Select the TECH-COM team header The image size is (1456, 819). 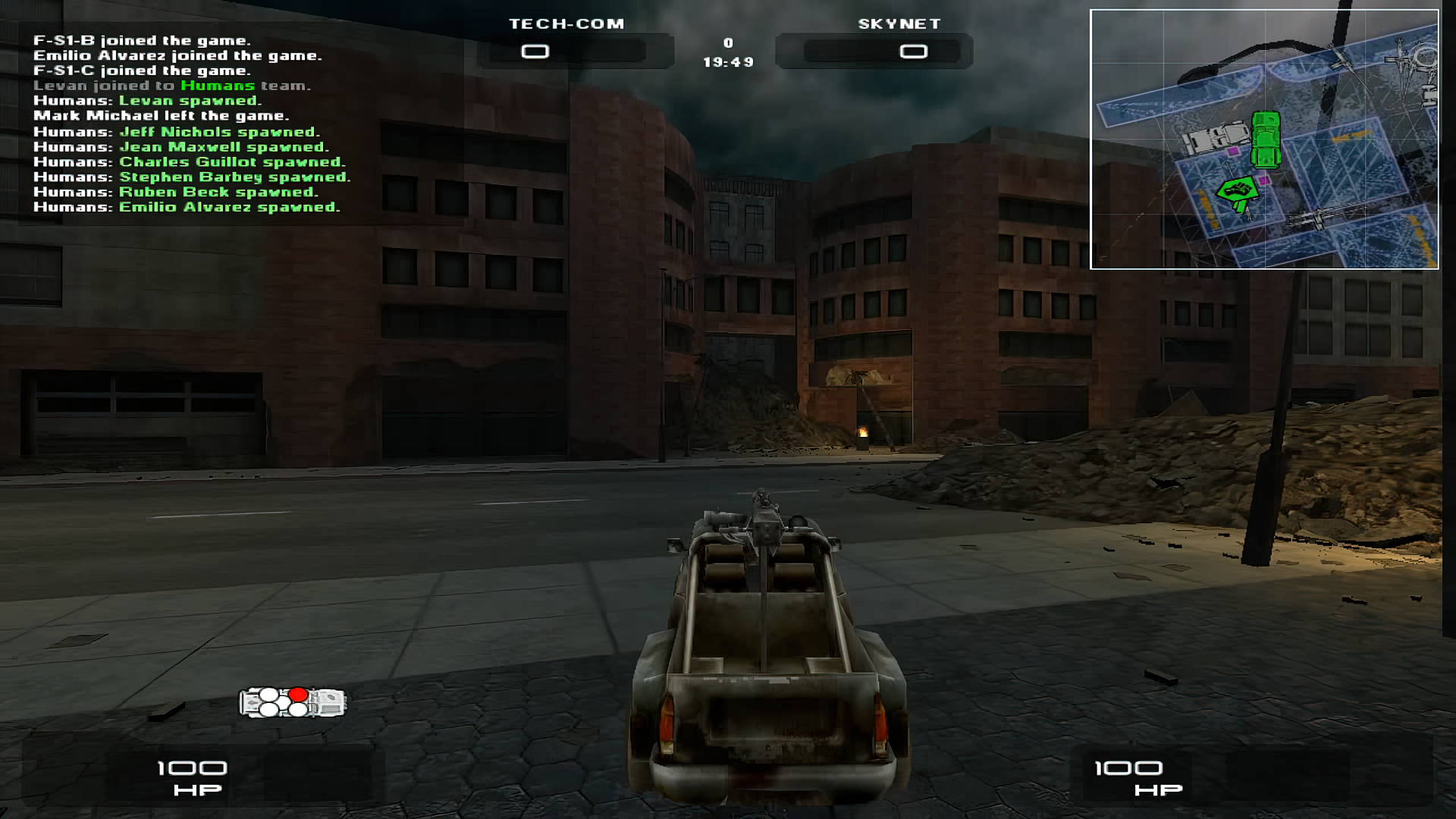[x=566, y=24]
